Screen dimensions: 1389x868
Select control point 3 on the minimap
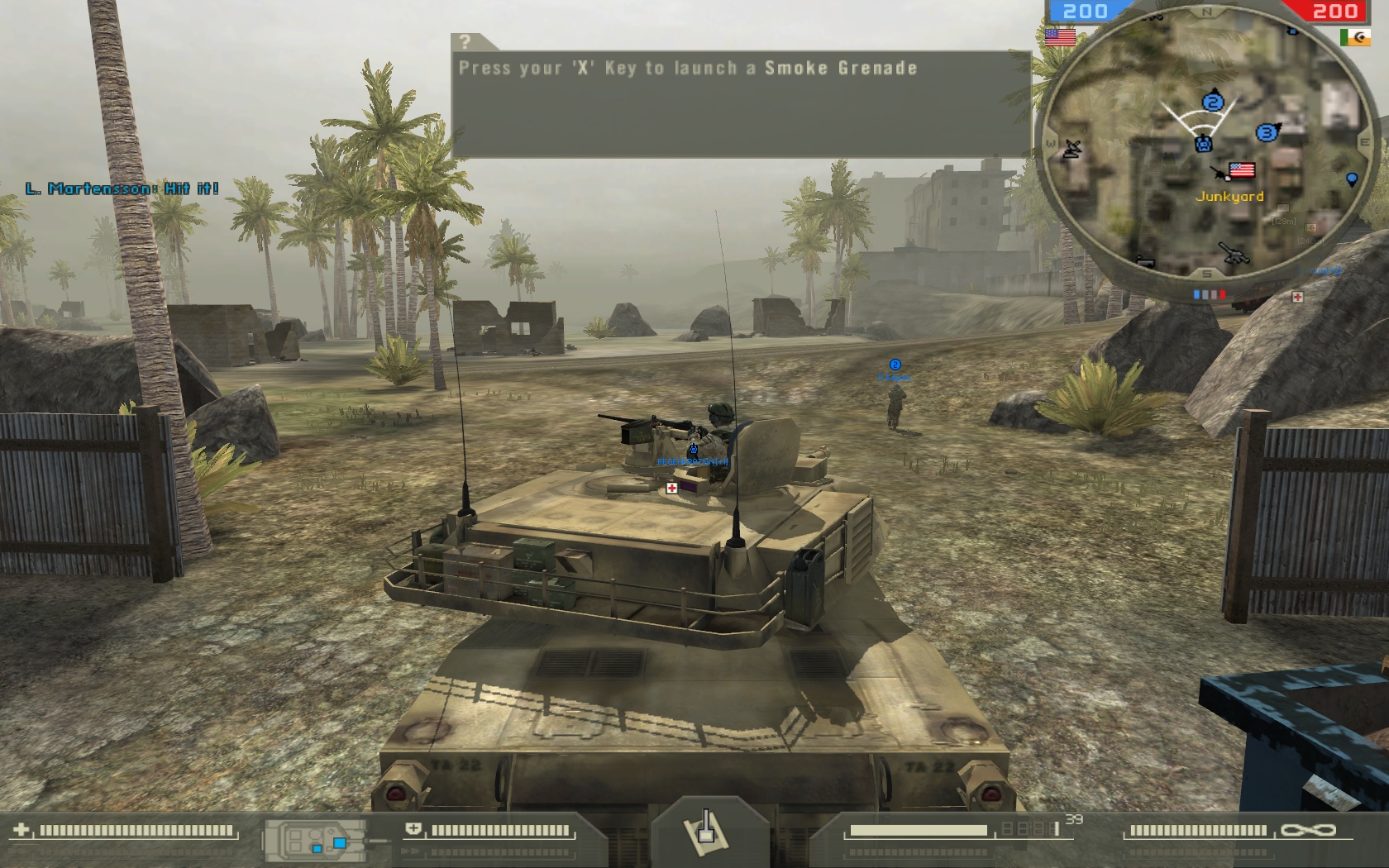(1266, 132)
